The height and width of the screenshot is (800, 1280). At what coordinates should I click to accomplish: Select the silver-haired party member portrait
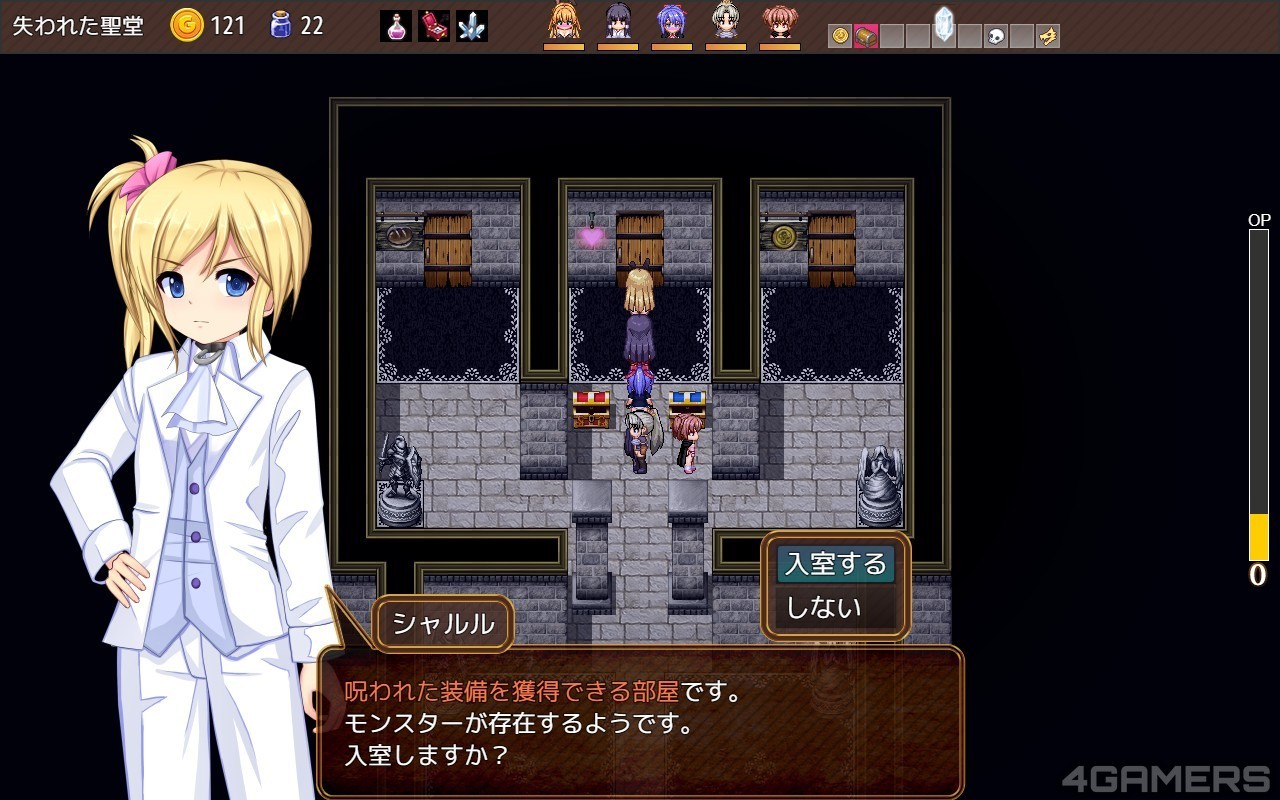[726, 22]
